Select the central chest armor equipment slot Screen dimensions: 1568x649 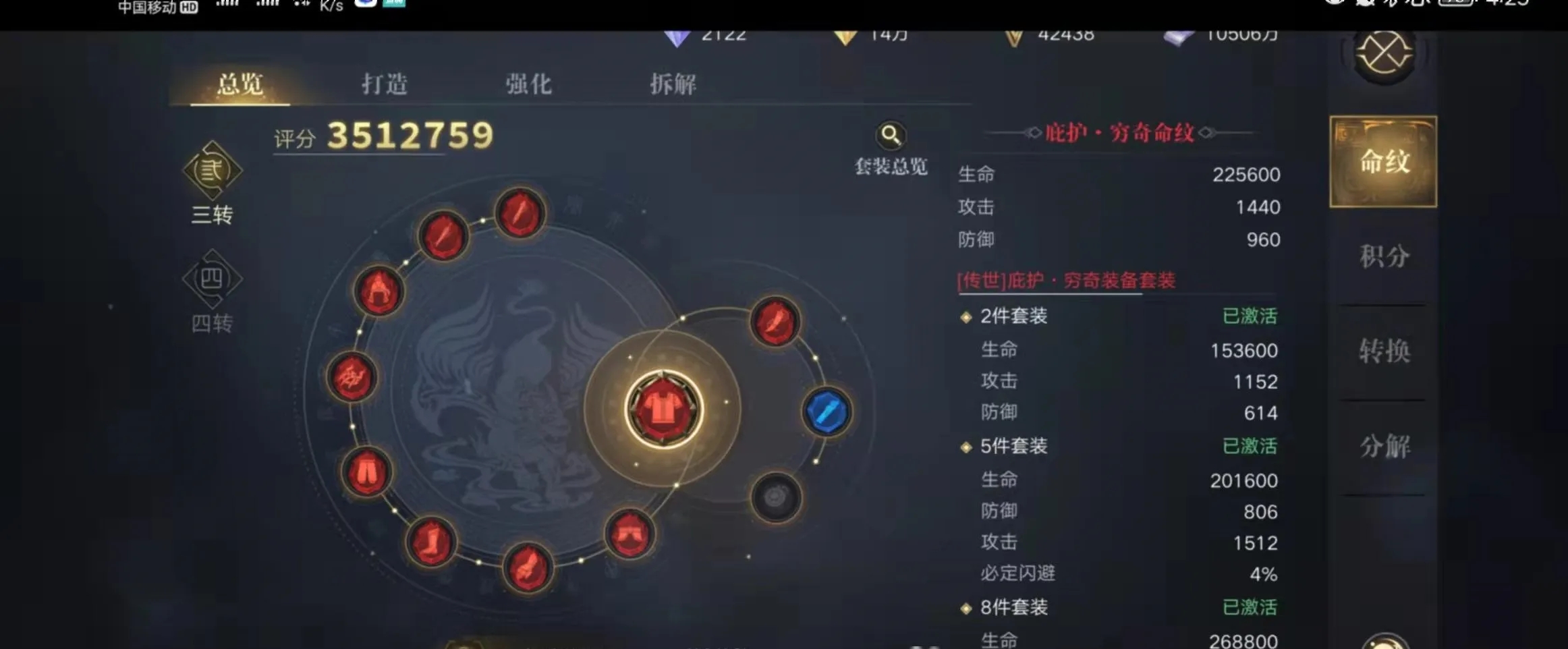click(665, 408)
